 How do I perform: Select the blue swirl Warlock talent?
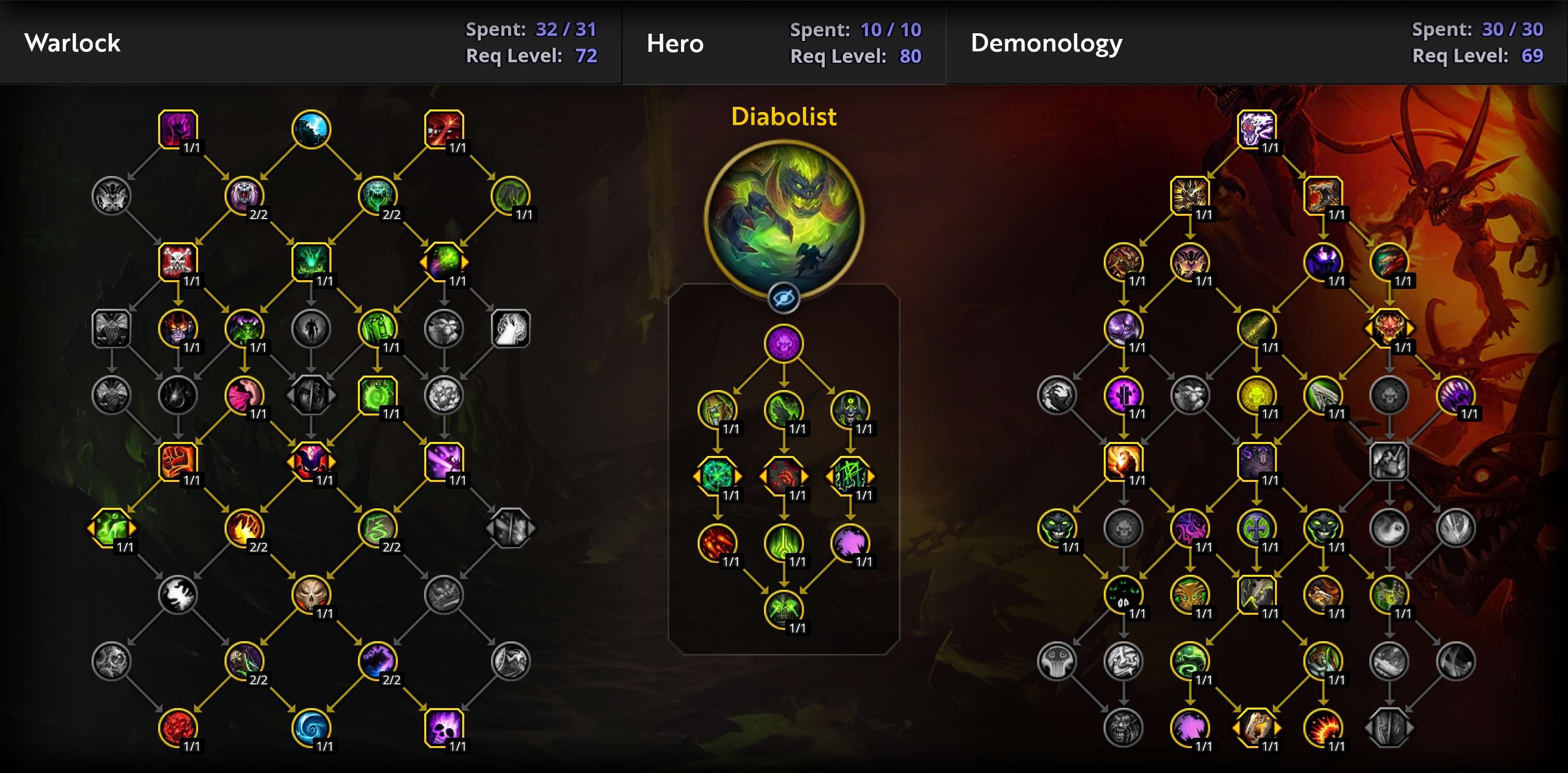point(311,727)
